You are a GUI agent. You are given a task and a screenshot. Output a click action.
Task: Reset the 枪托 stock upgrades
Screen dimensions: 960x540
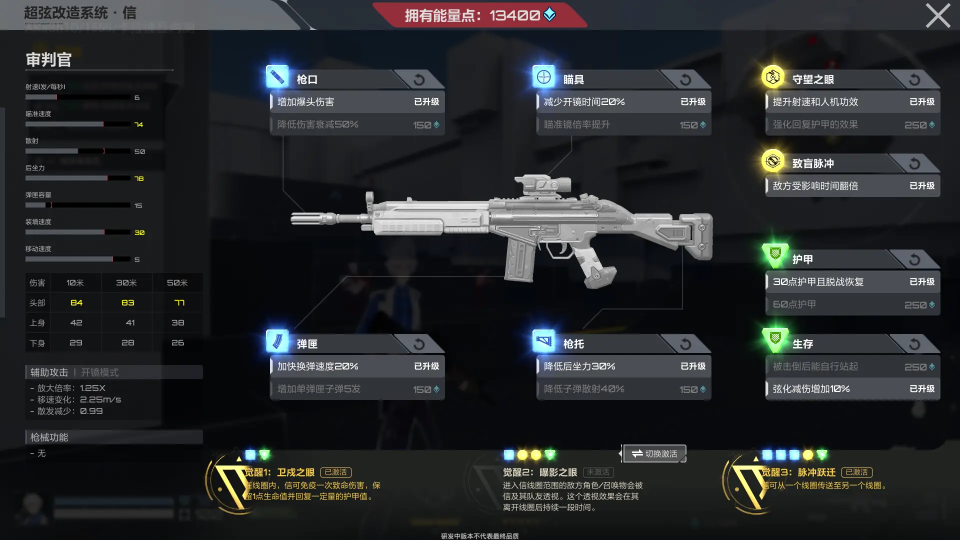pos(686,344)
